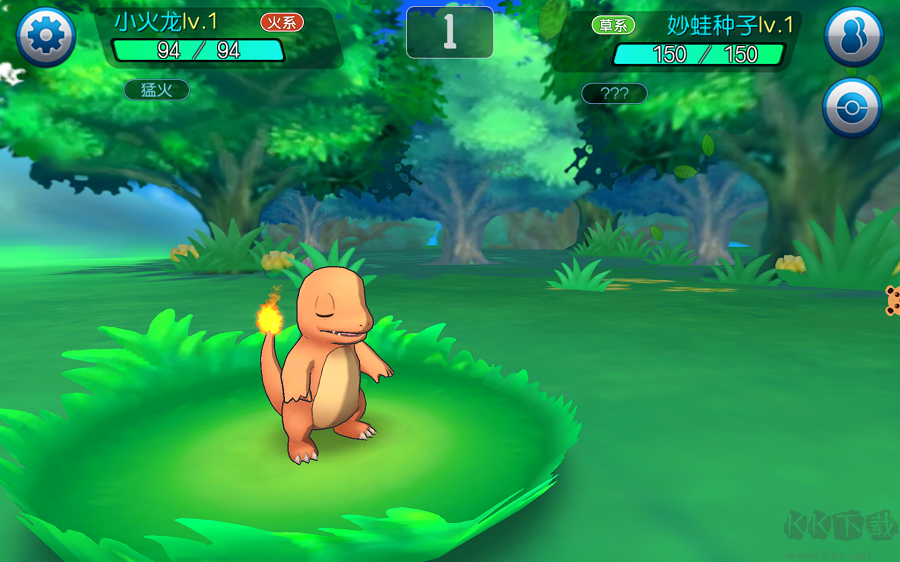
Task: Tap the blue gourd-shaped bag button
Action: point(853,37)
